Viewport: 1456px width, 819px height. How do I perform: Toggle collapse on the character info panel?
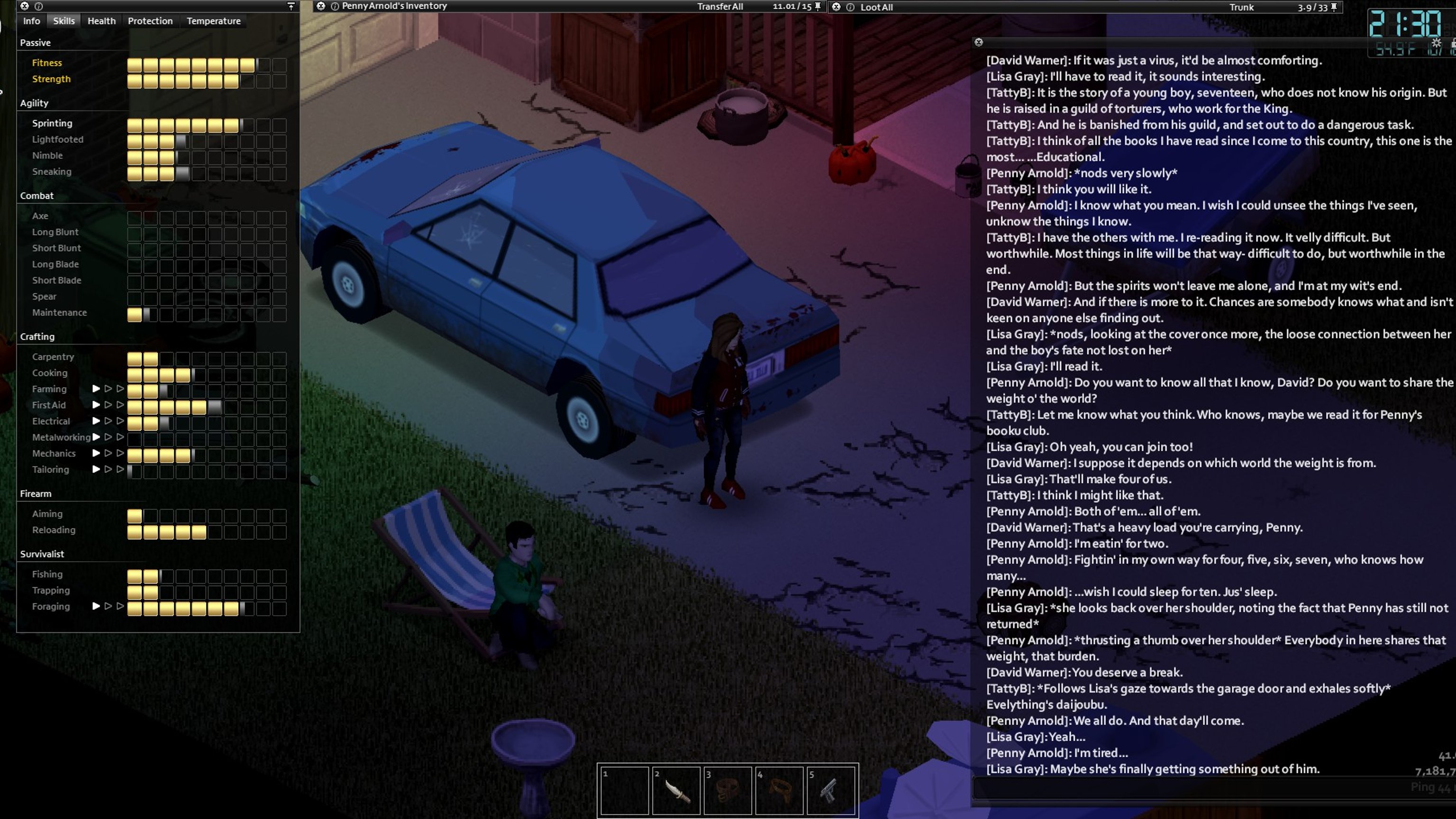click(291, 6)
